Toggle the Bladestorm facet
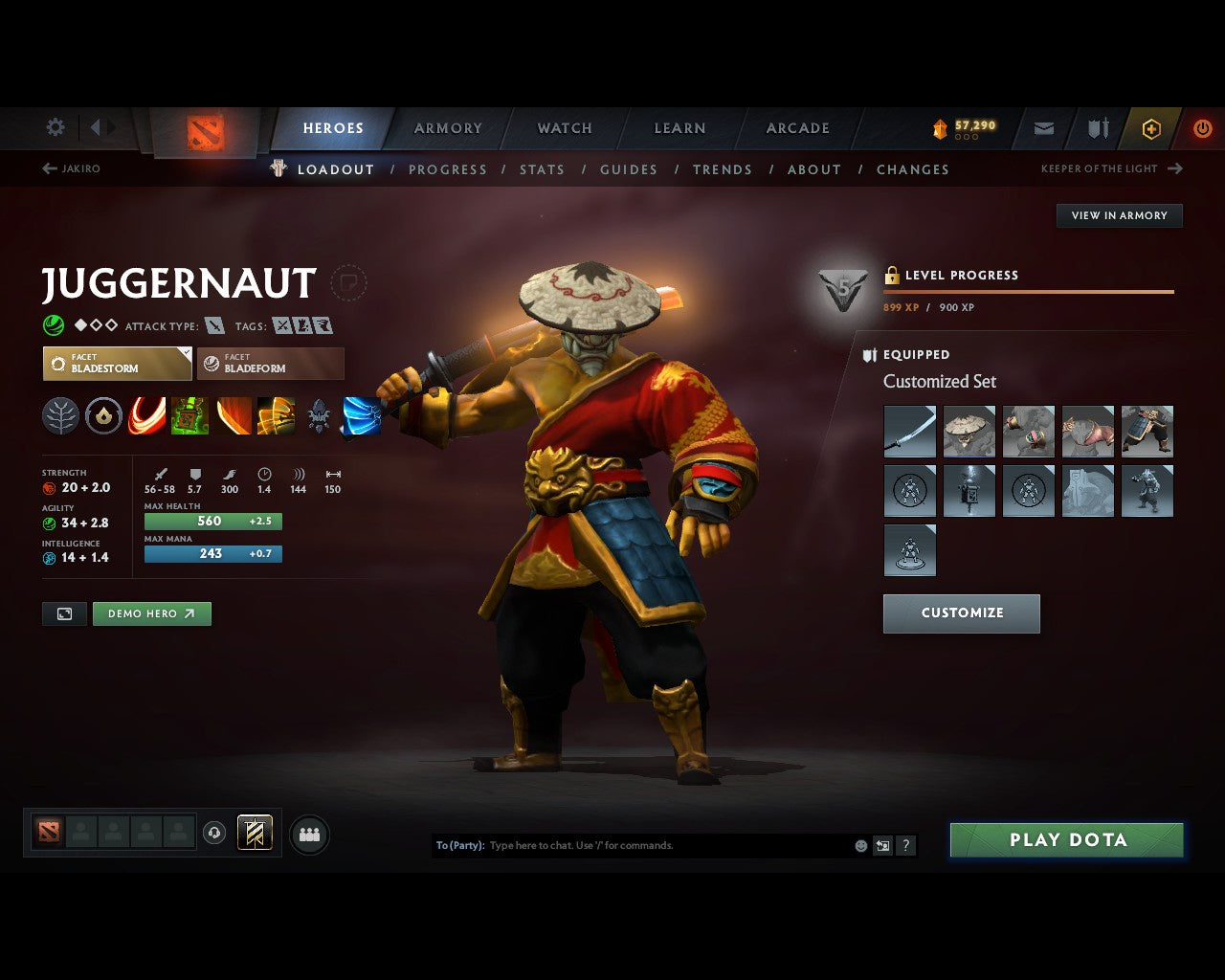The height and width of the screenshot is (980, 1225). point(117,364)
